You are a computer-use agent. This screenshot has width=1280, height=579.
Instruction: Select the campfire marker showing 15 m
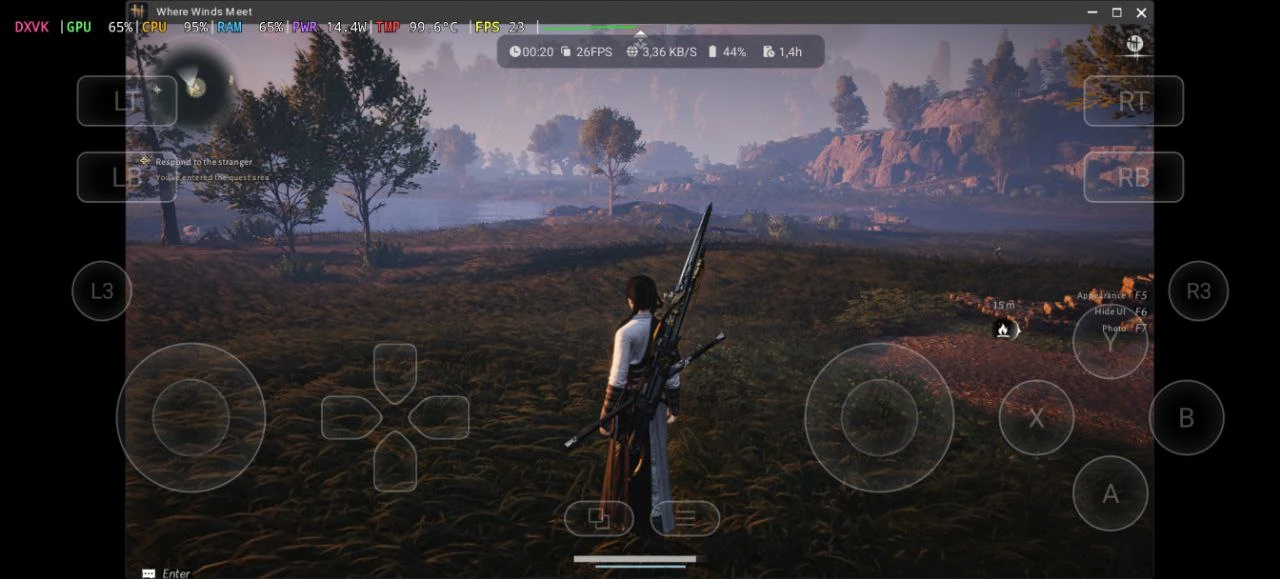(1003, 329)
